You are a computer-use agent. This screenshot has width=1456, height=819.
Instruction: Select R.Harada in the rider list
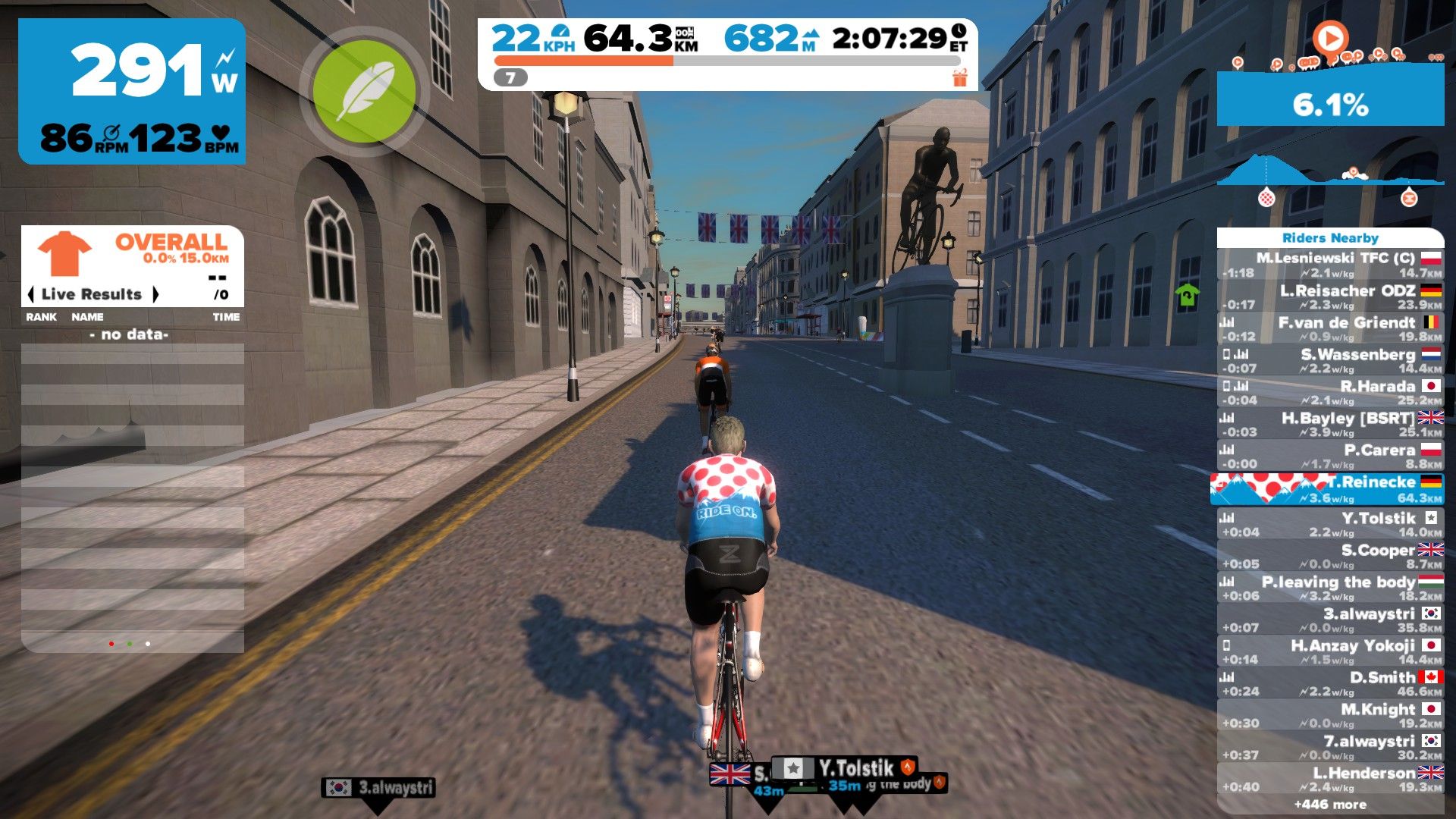coord(1330,392)
